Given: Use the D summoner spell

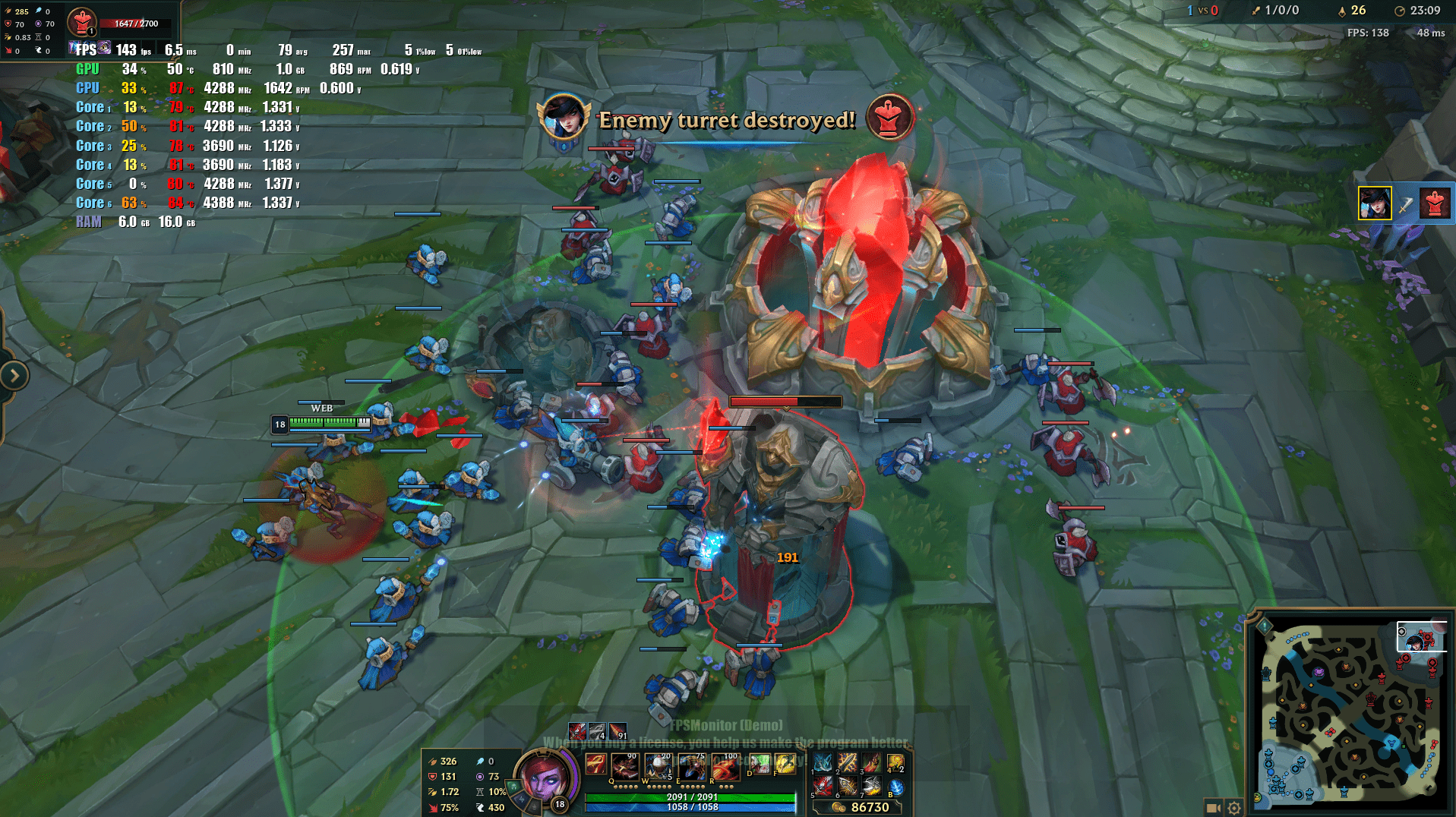Looking at the screenshot, I should coord(759,764).
